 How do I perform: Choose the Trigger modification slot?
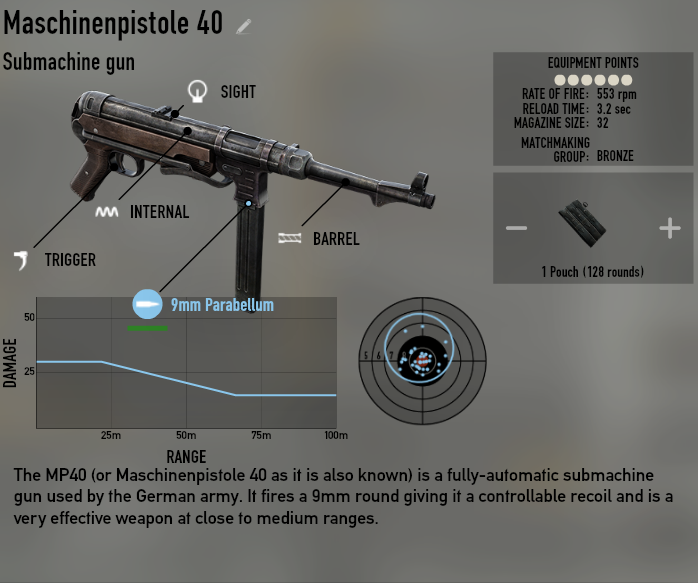(21, 260)
